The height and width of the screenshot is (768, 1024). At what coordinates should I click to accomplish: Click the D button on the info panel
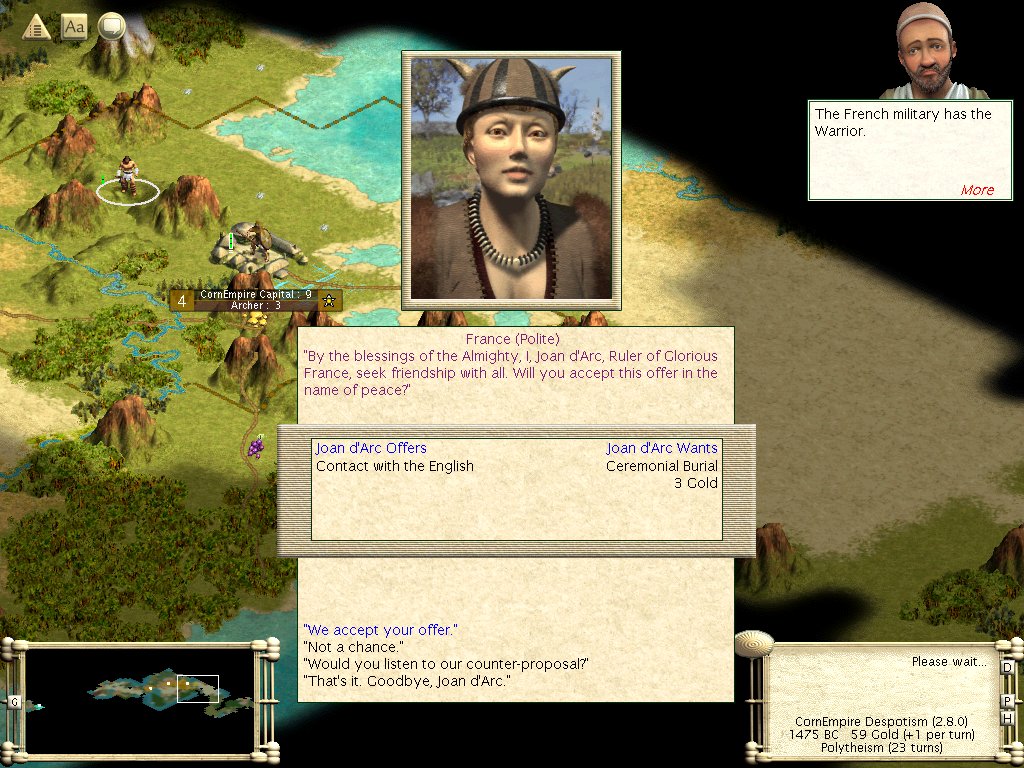(1007, 667)
